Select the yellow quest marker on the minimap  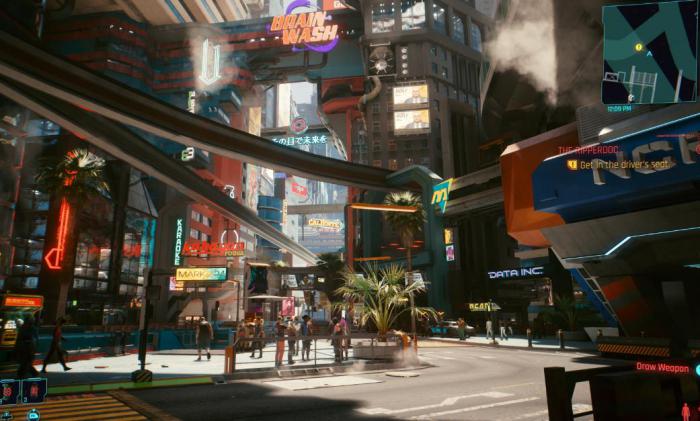639,46
